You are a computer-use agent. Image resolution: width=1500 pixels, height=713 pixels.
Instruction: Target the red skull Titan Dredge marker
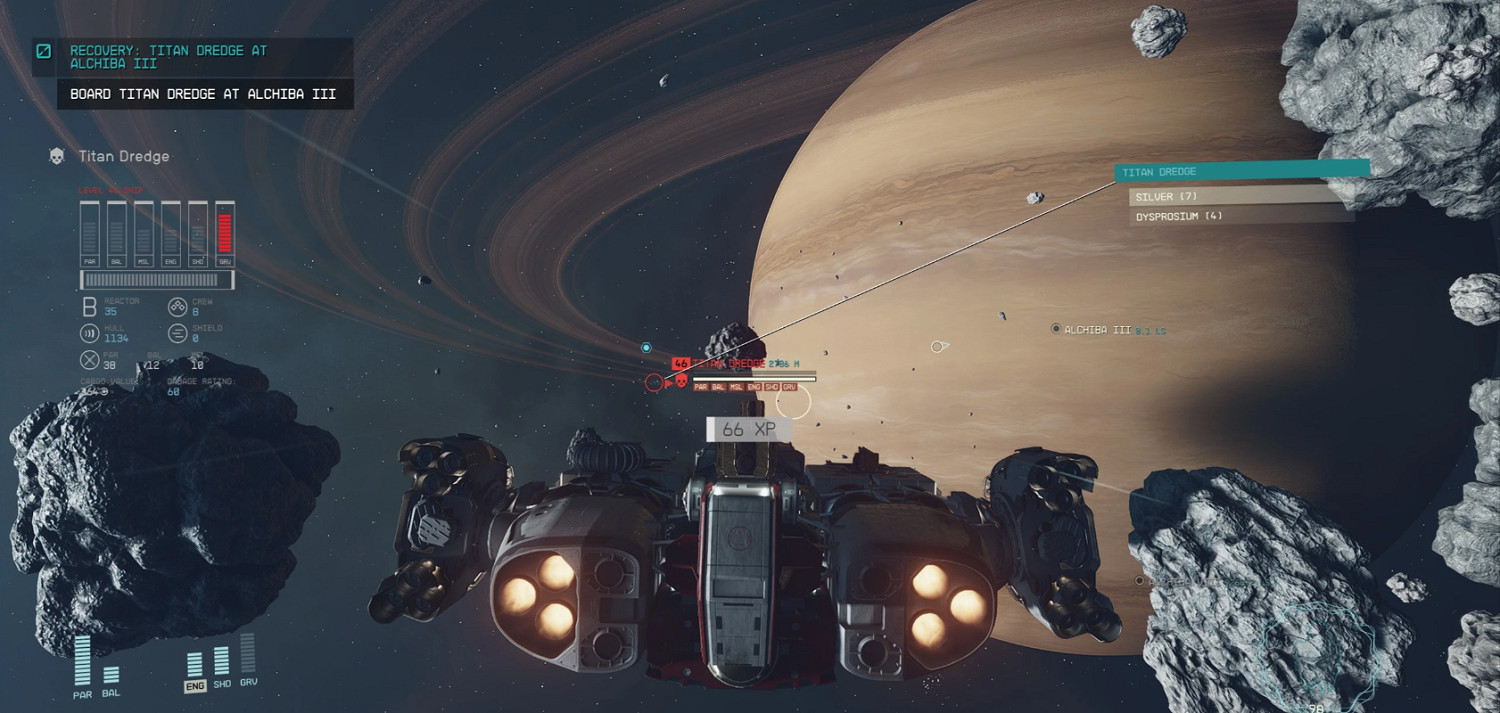point(681,381)
